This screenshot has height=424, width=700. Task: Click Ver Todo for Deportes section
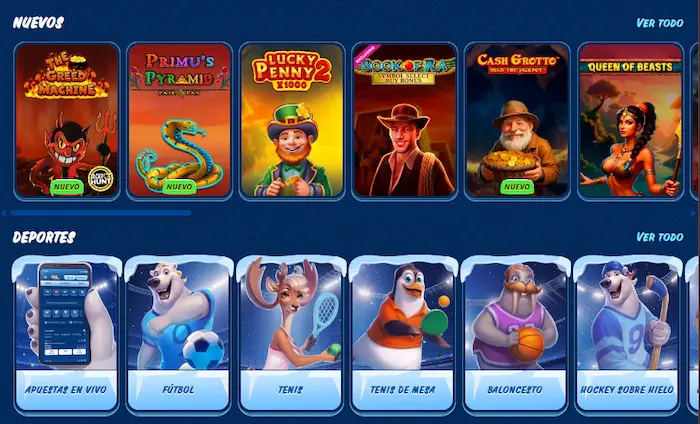[x=659, y=237]
